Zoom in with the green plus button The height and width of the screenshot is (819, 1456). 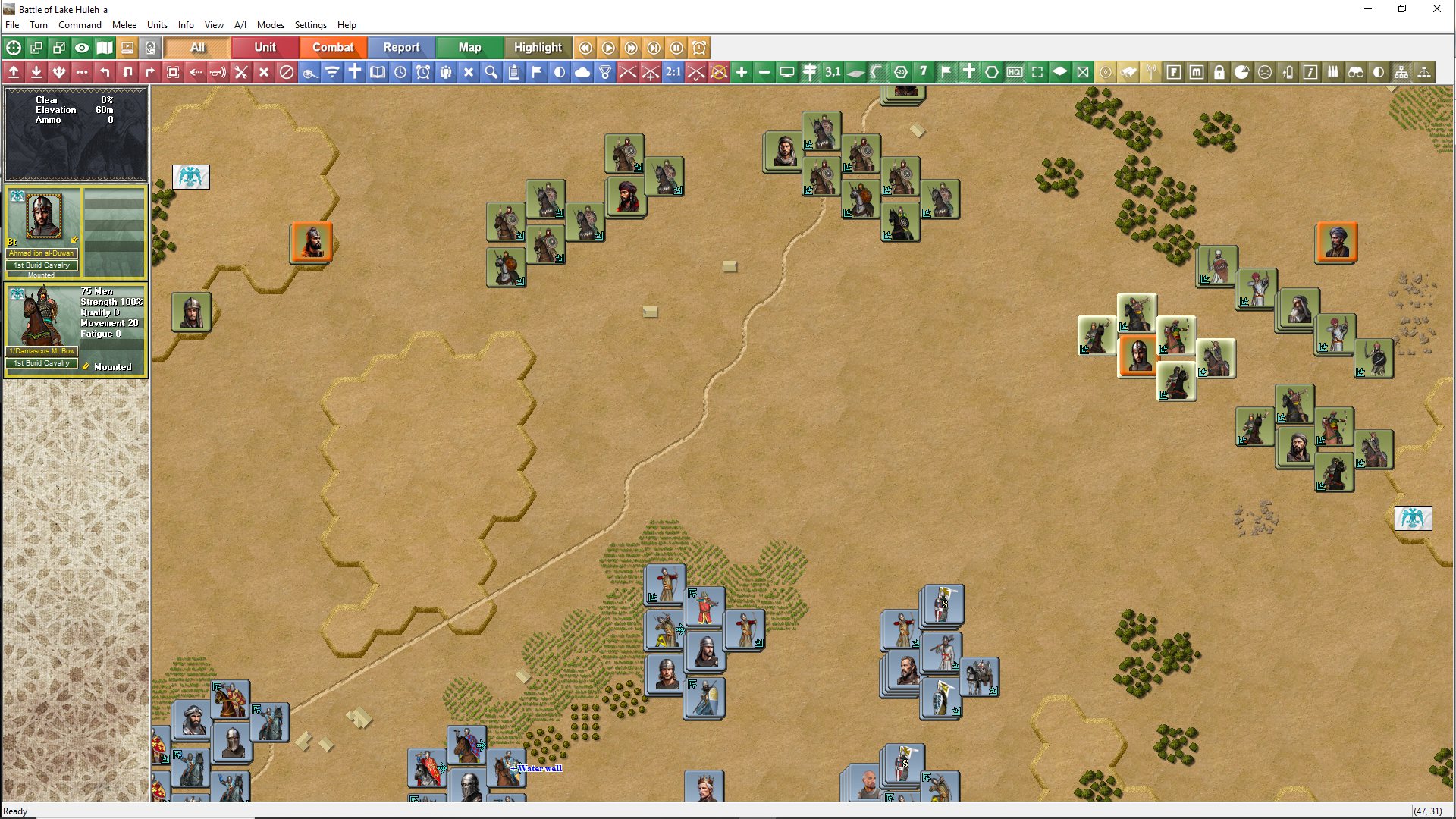[742, 72]
